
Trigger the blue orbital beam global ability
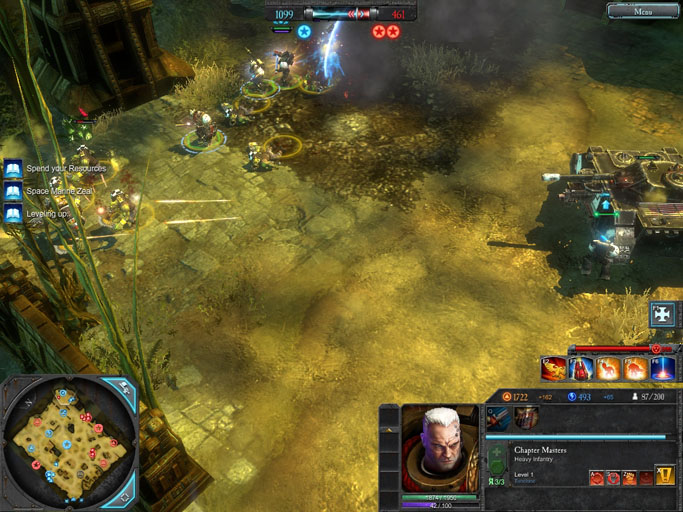coord(663,370)
